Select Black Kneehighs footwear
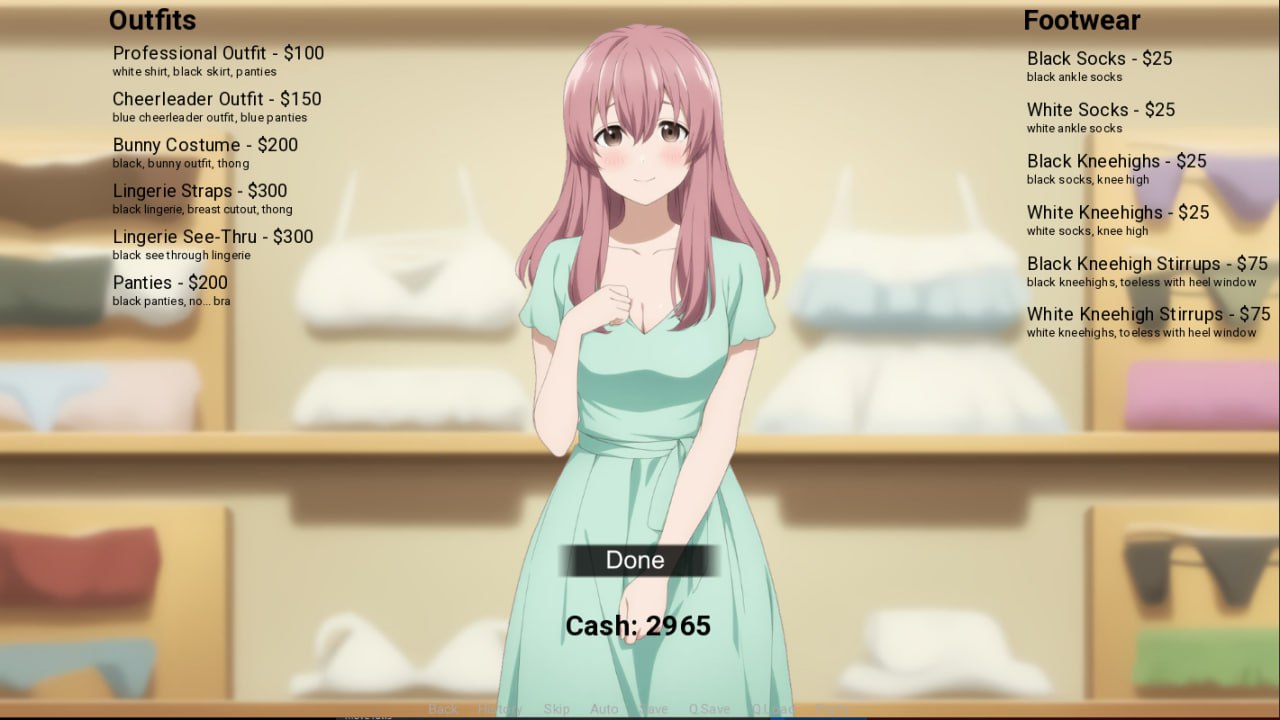 click(1116, 161)
